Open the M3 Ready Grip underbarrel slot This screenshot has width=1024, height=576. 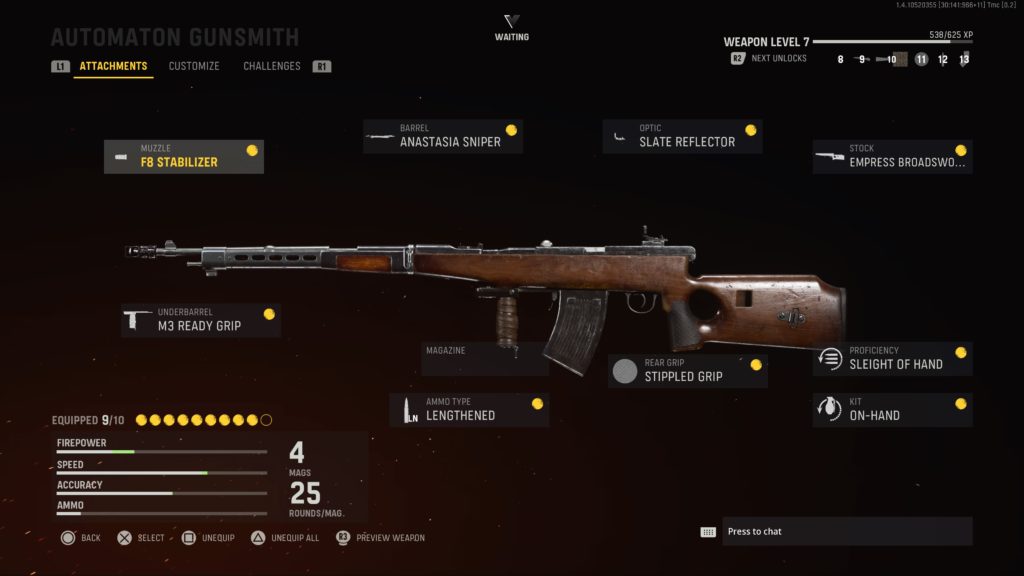201,320
